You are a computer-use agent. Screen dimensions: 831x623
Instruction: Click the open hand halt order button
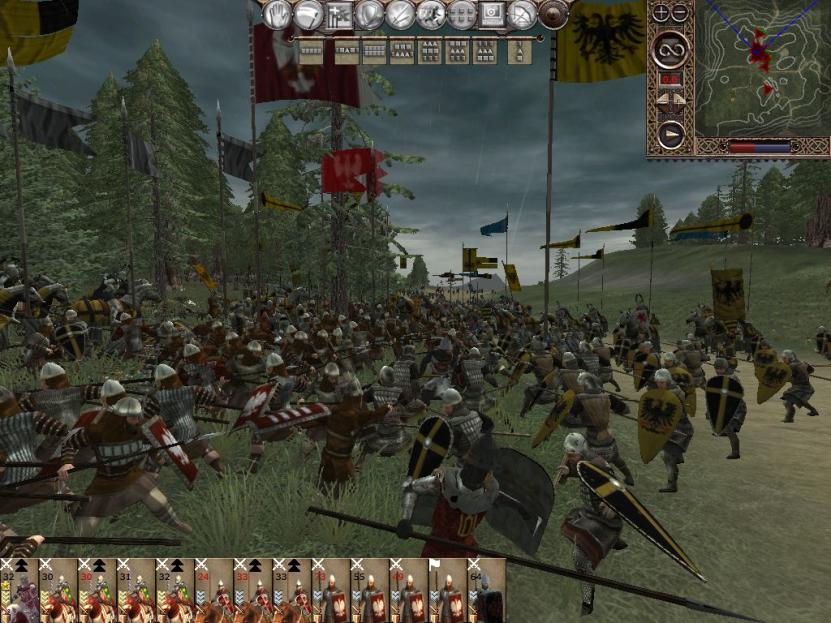pos(277,14)
